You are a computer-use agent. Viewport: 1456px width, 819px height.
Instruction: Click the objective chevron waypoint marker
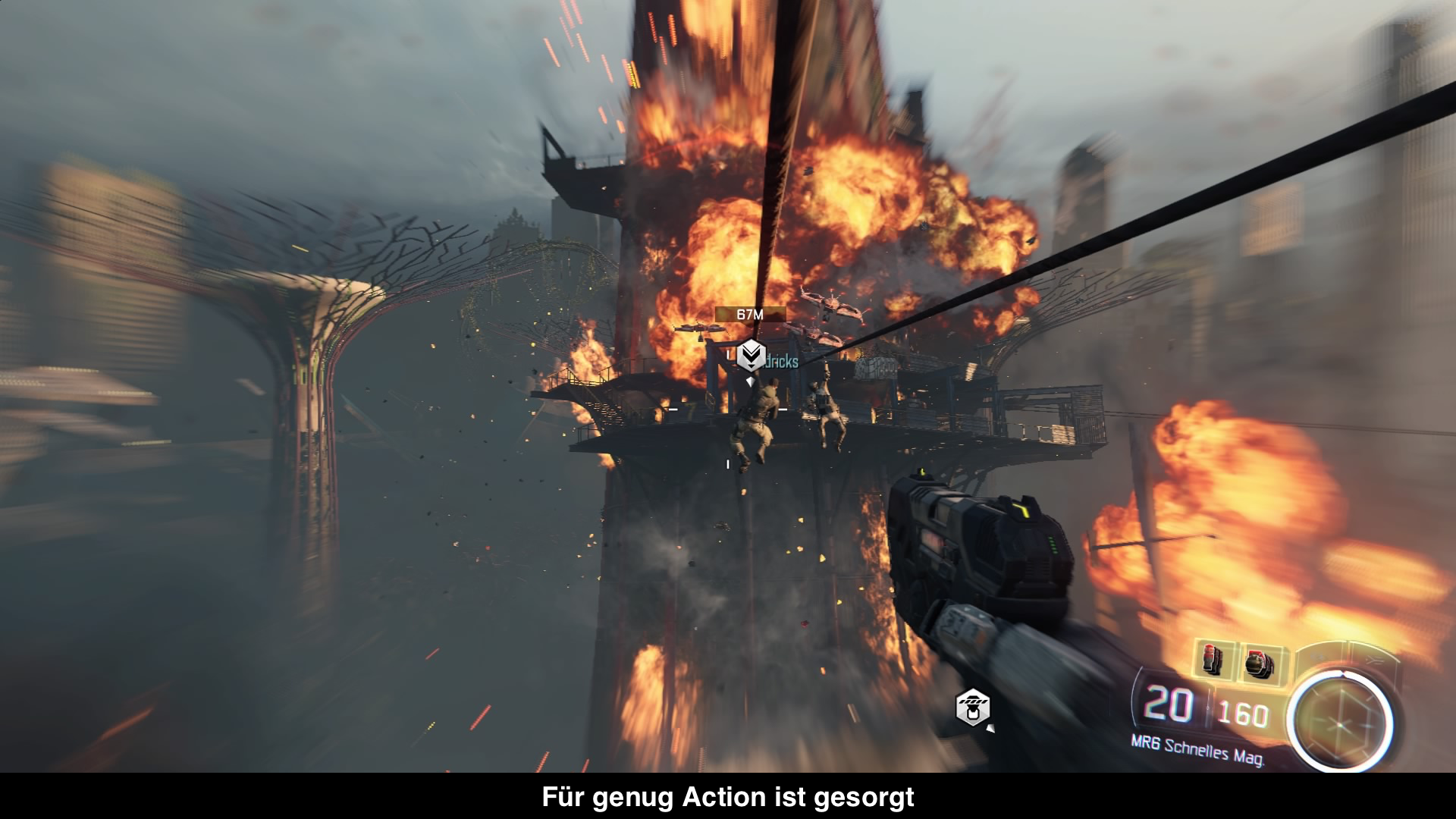click(751, 354)
